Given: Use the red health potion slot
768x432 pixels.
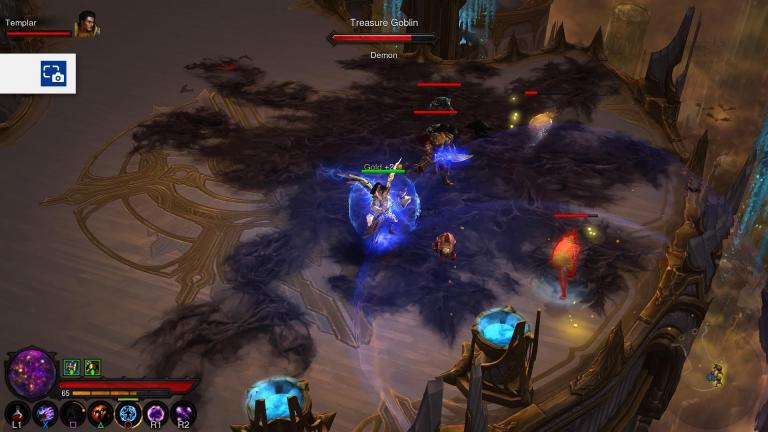Looking at the screenshot, I should coord(17,412).
